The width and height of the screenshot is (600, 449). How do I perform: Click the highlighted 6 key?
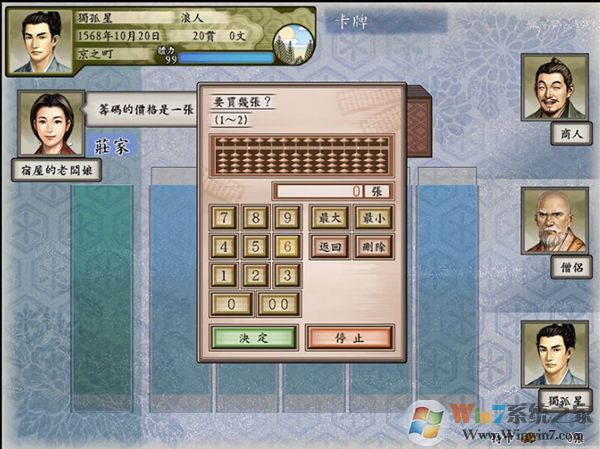click(x=288, y=246)
